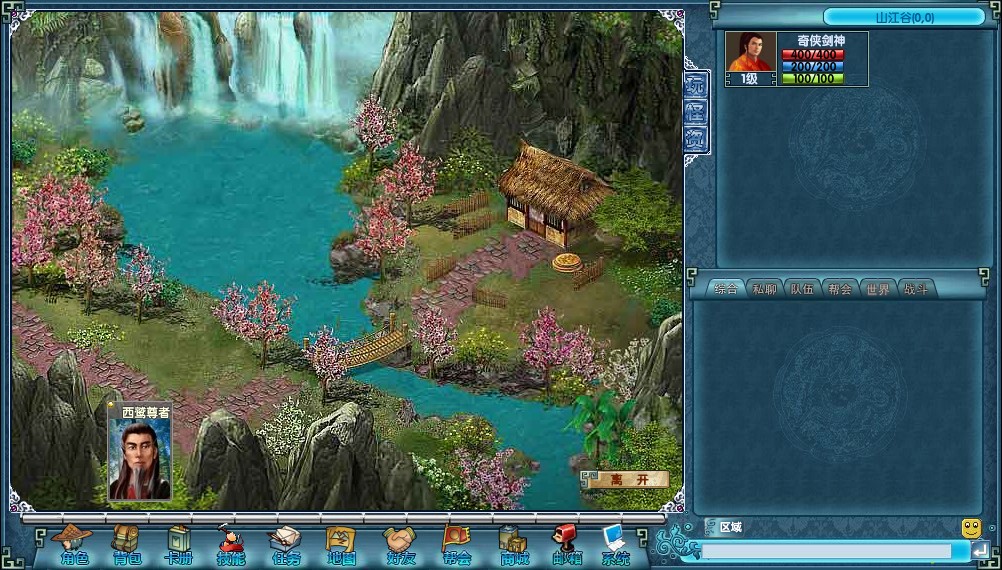Switch to the 世界 world chat tab

877,289
